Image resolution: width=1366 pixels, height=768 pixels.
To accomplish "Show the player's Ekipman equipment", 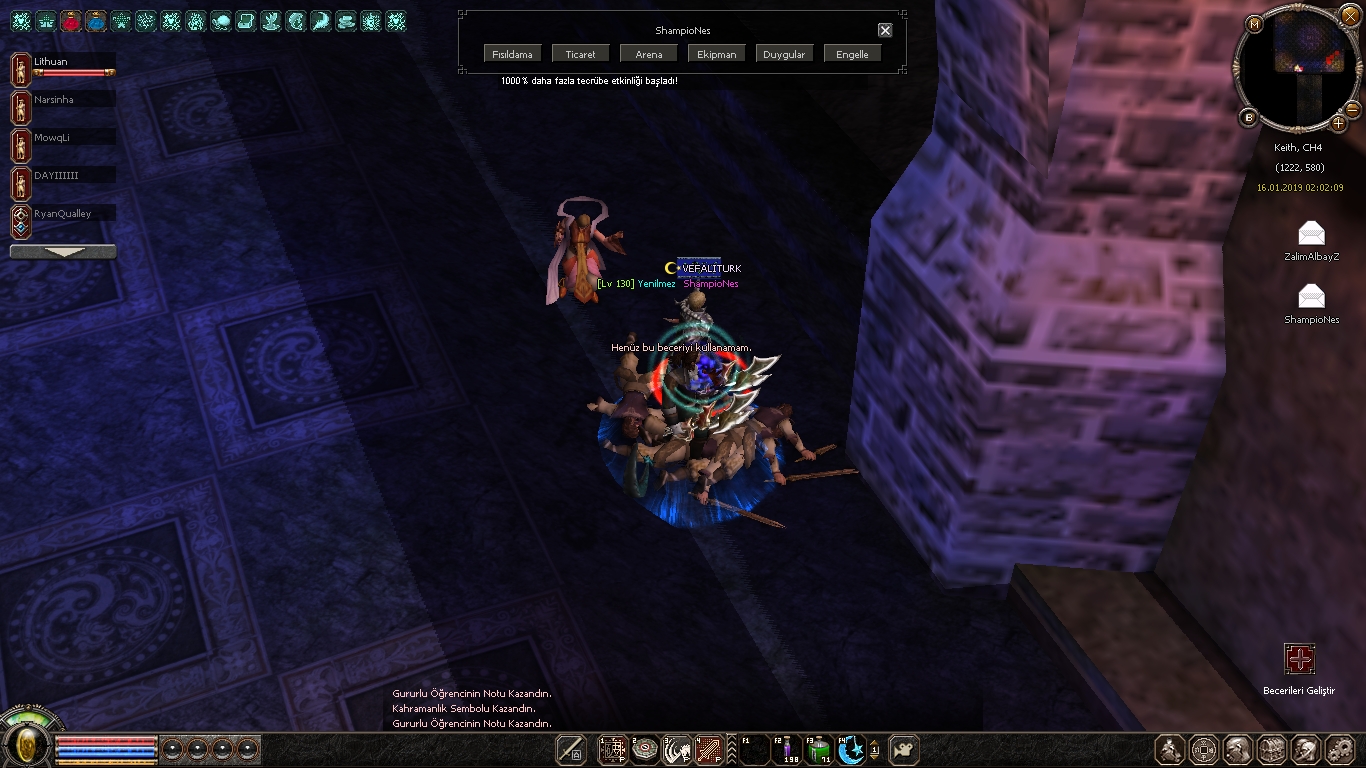I will click(x=716, y=54).
